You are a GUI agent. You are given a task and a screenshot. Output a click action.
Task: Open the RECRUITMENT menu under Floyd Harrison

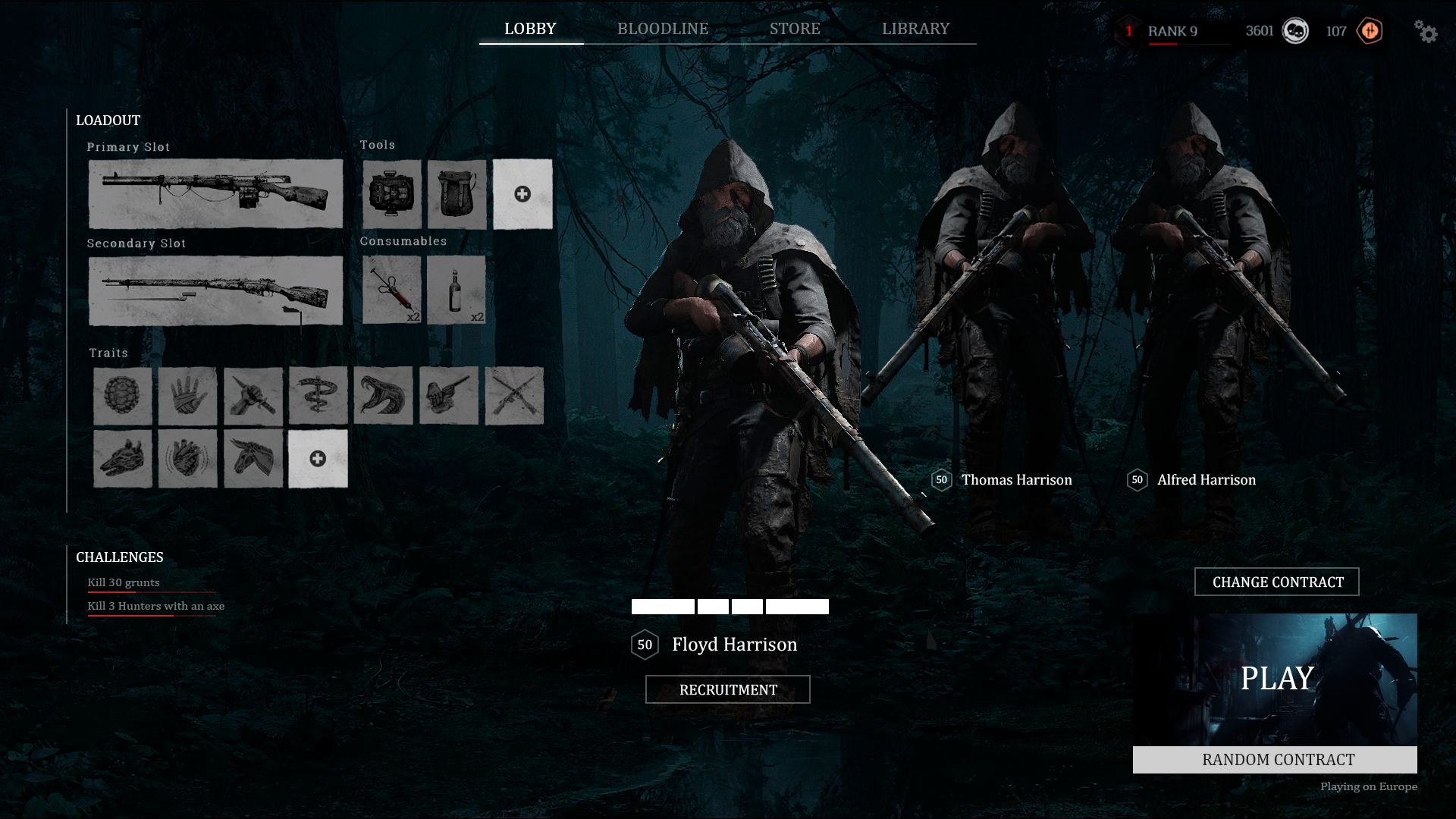coord(727,689)
